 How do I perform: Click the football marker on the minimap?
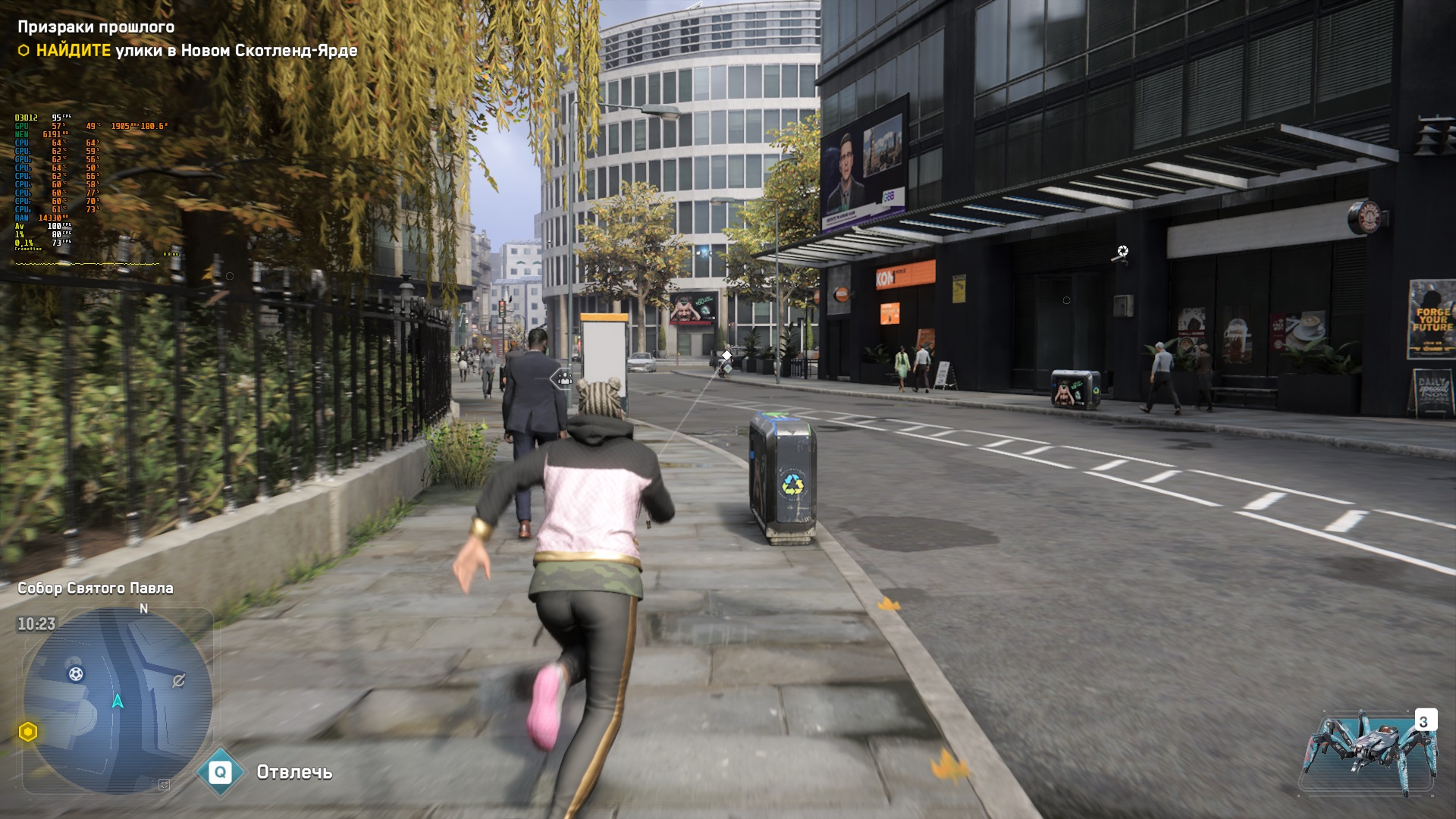pos(76,673)
